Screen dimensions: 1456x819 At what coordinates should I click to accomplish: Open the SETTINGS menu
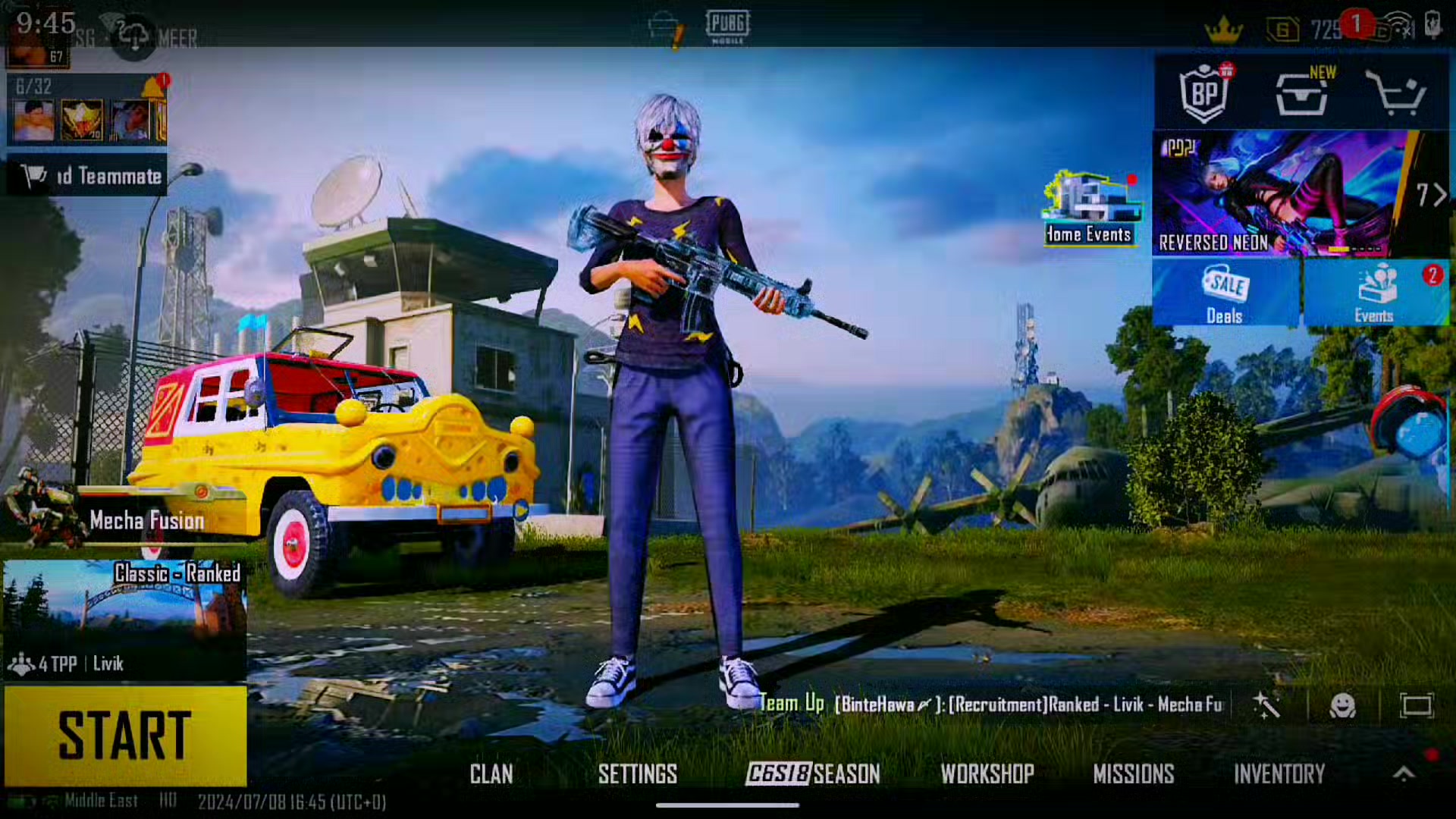(x=637, y=774)
